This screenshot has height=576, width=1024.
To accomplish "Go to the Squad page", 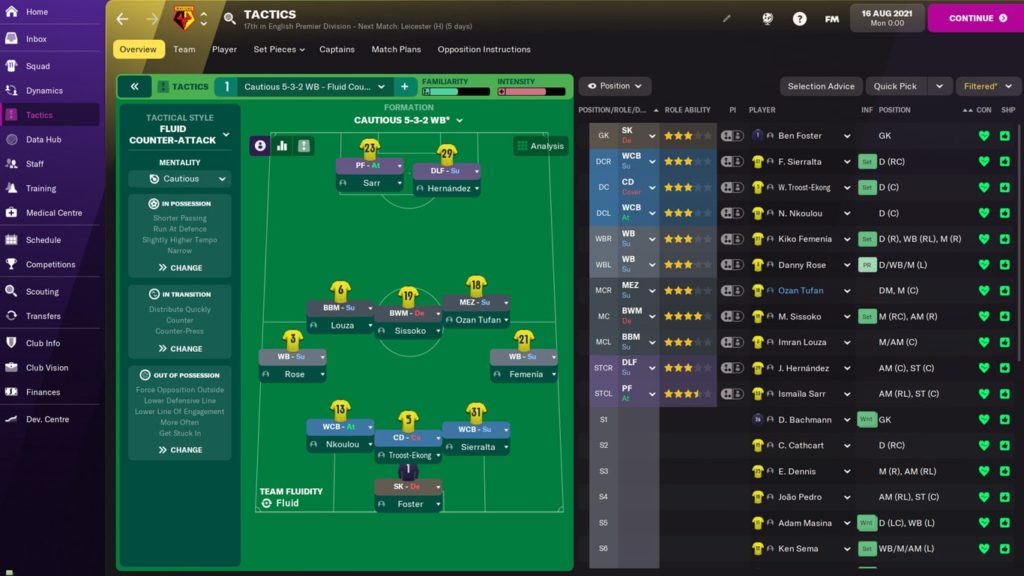I will point(37,66).
